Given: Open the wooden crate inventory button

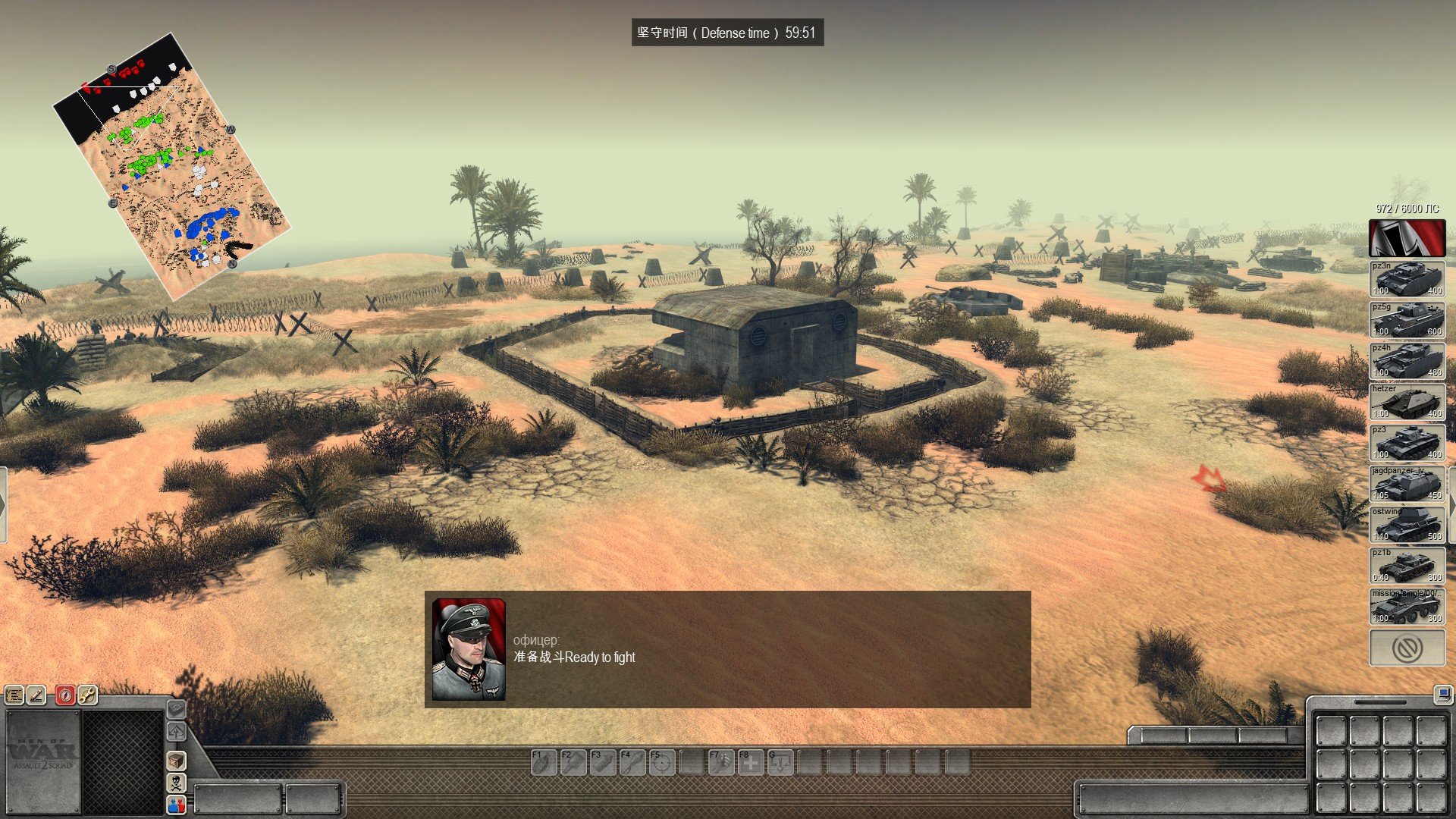Looking at the screenshot, I should click(176, 760).
